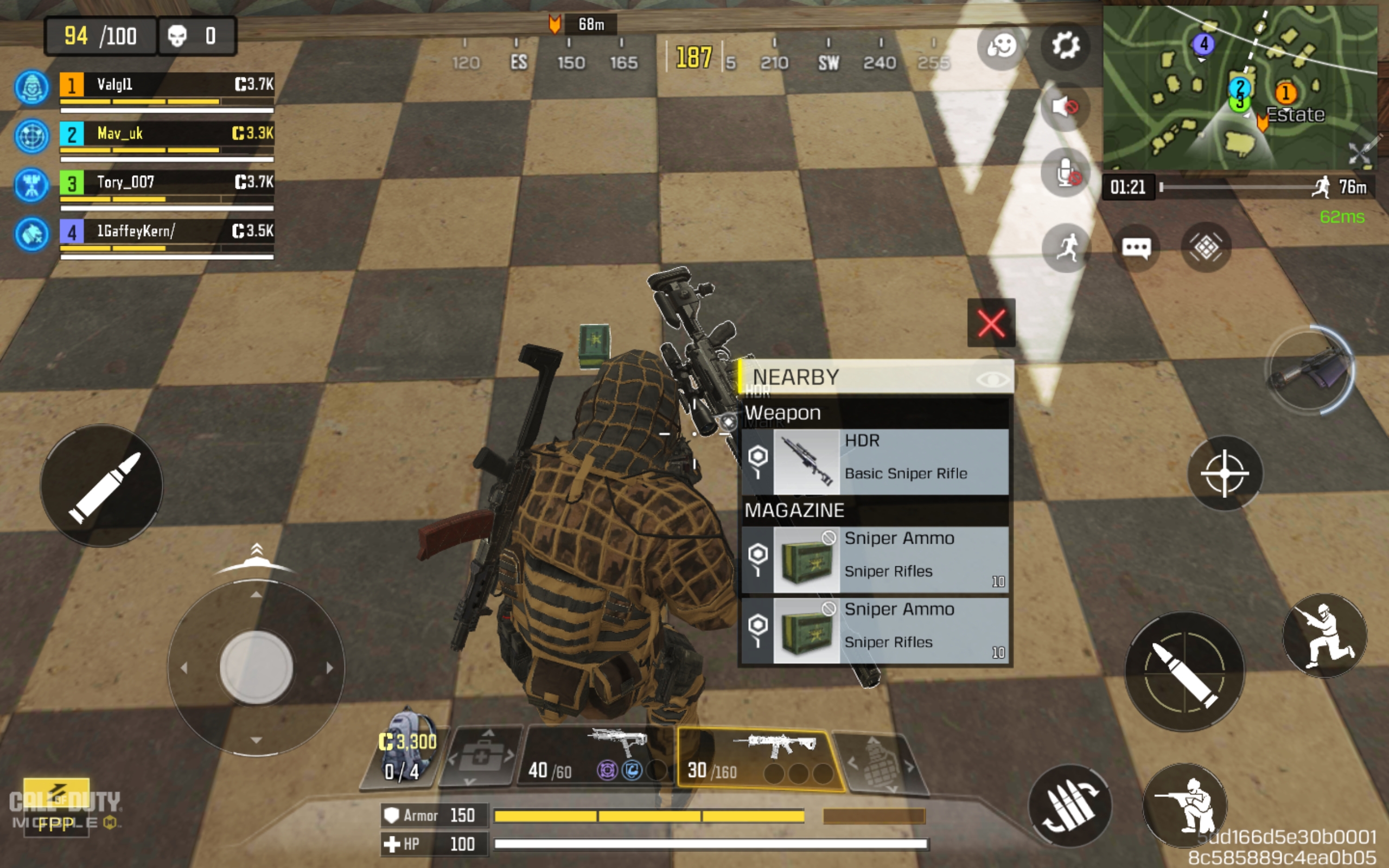Toggle the eye icon on the Nearby header

point(992,379)
